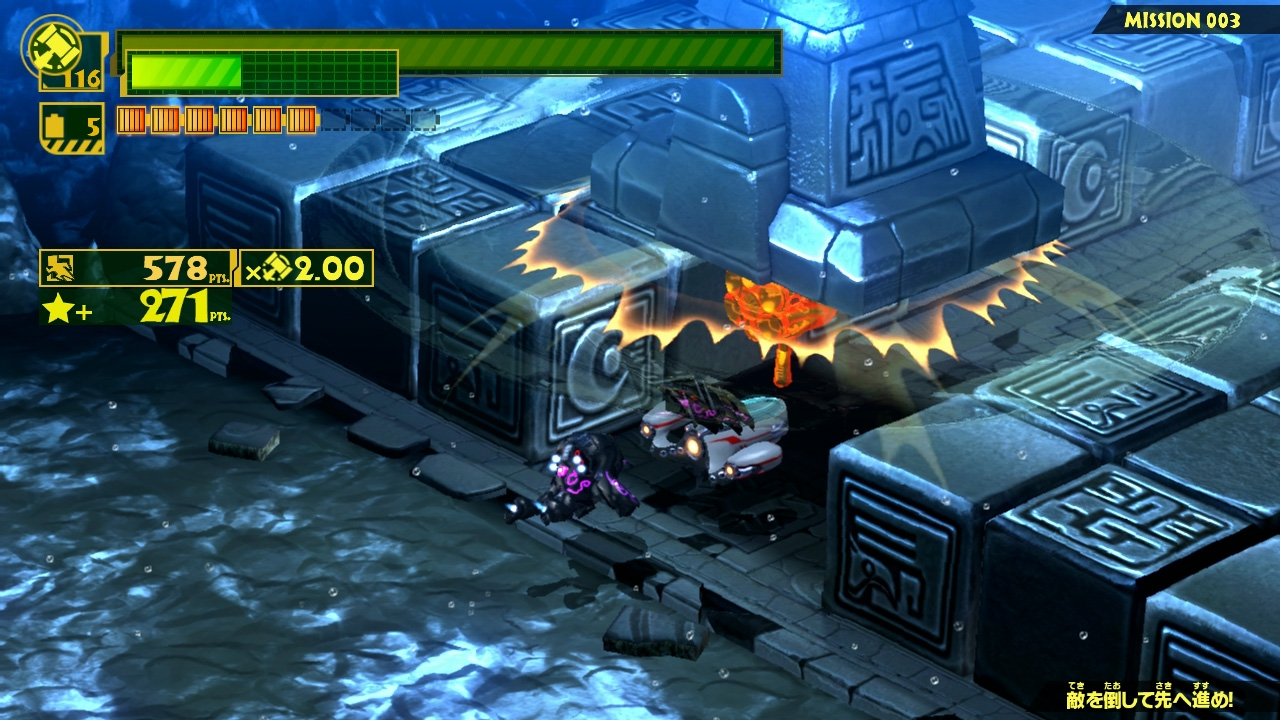
Task: Click the MISSION 003 label
Action: coord(1182,20)
